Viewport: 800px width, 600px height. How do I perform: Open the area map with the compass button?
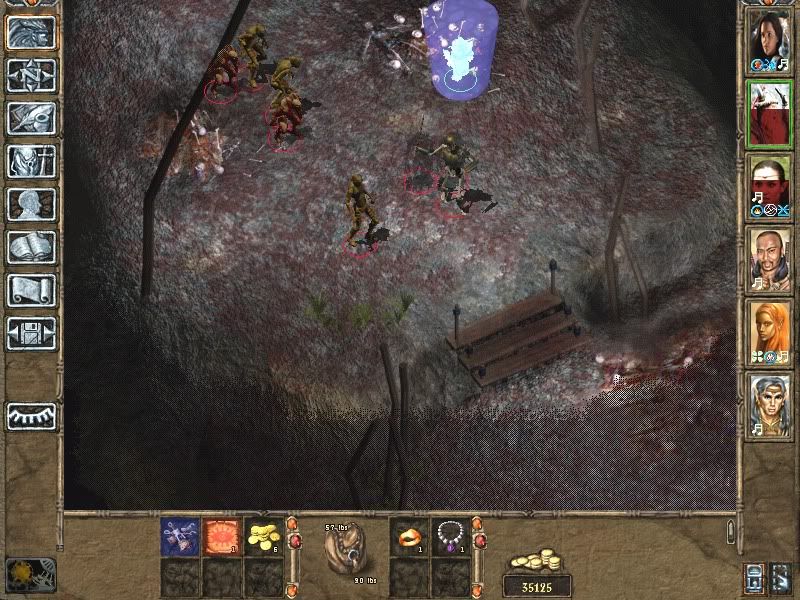pyautogui.click(x=31, y=75)
